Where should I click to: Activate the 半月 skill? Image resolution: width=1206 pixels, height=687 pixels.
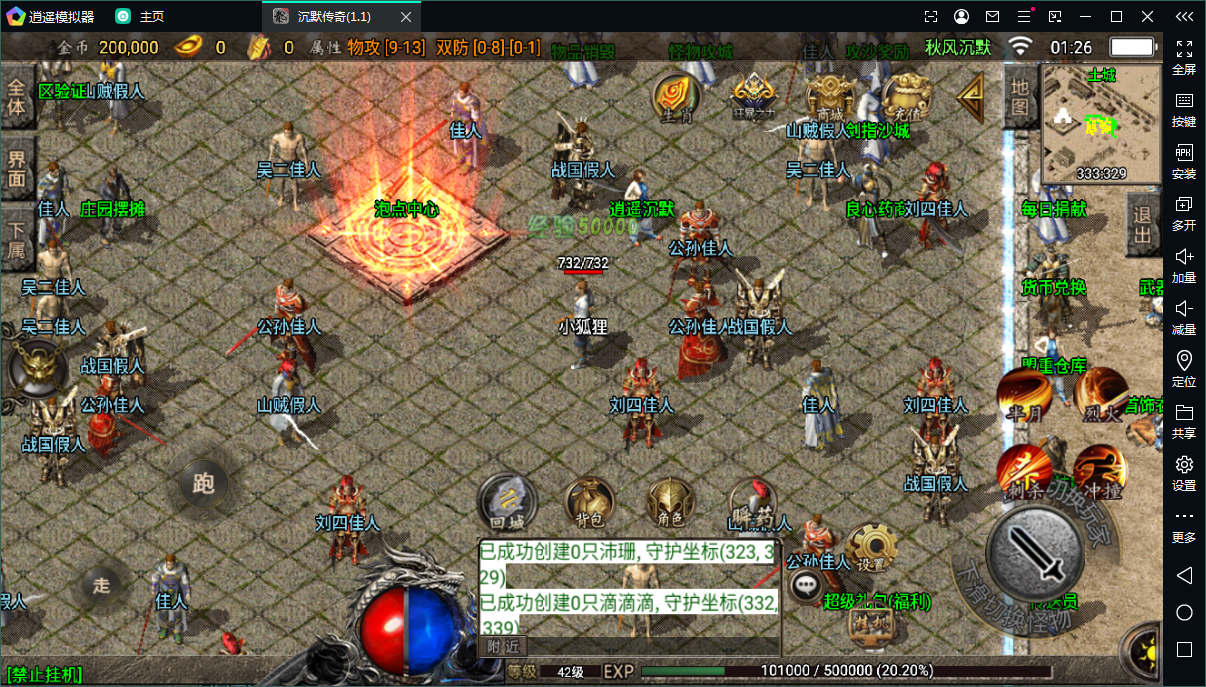coord(1025,394)
